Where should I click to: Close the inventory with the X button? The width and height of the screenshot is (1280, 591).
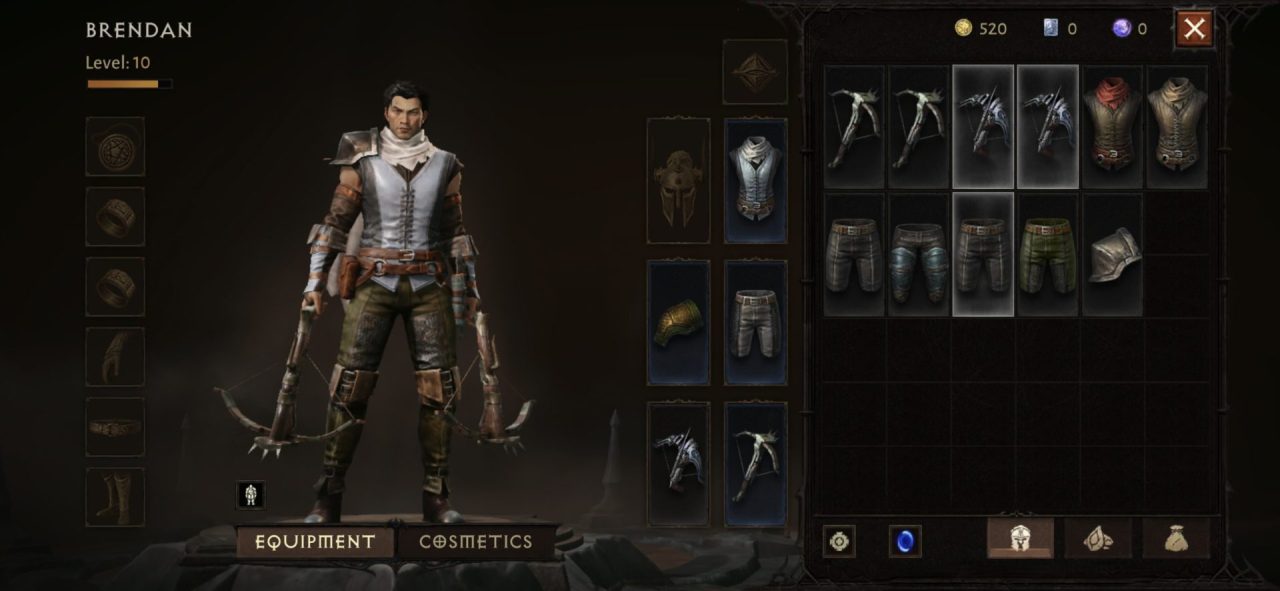1194,29
